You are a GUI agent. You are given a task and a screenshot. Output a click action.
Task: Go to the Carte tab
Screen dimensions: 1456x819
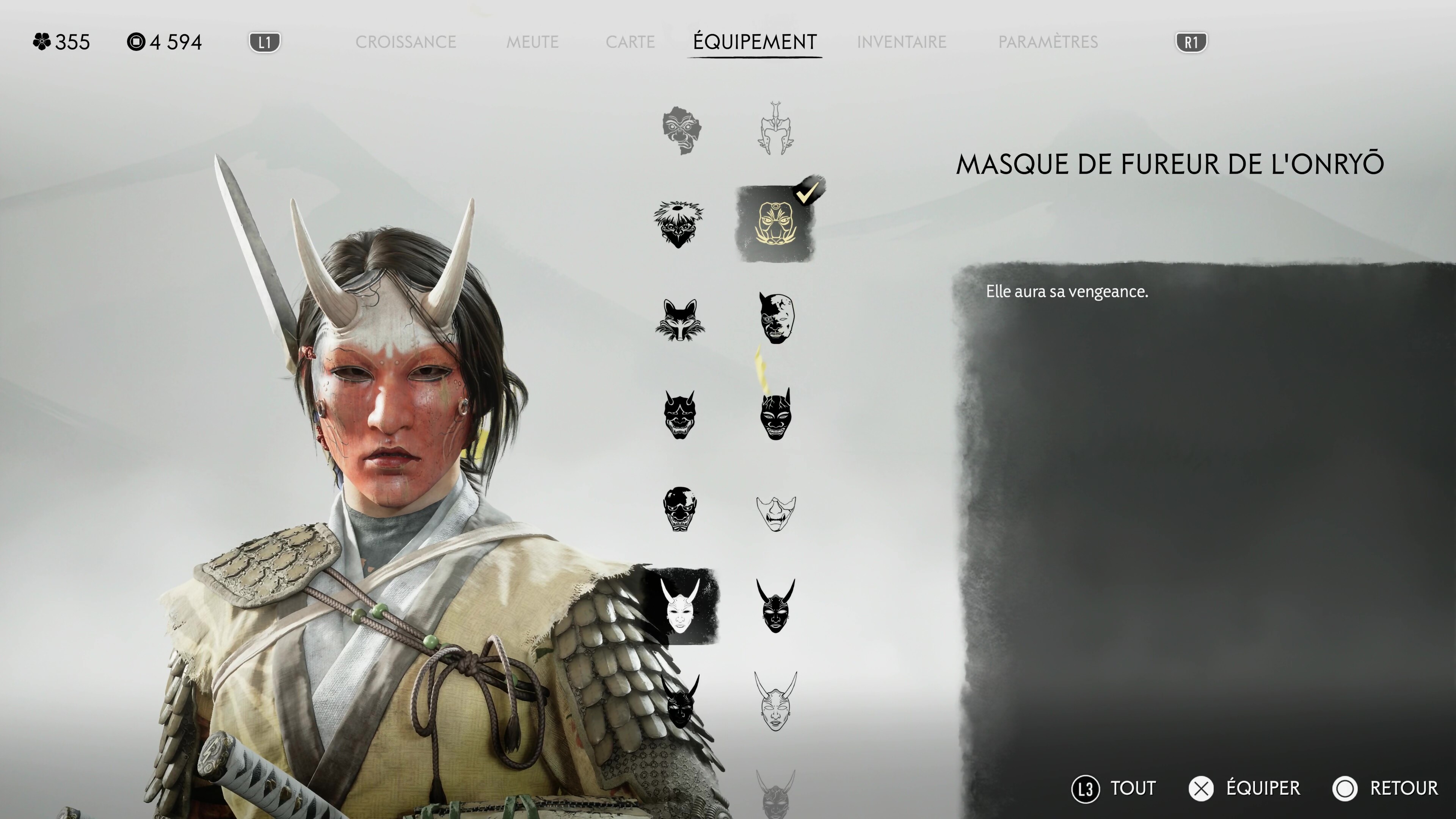[x=630, y=42]
